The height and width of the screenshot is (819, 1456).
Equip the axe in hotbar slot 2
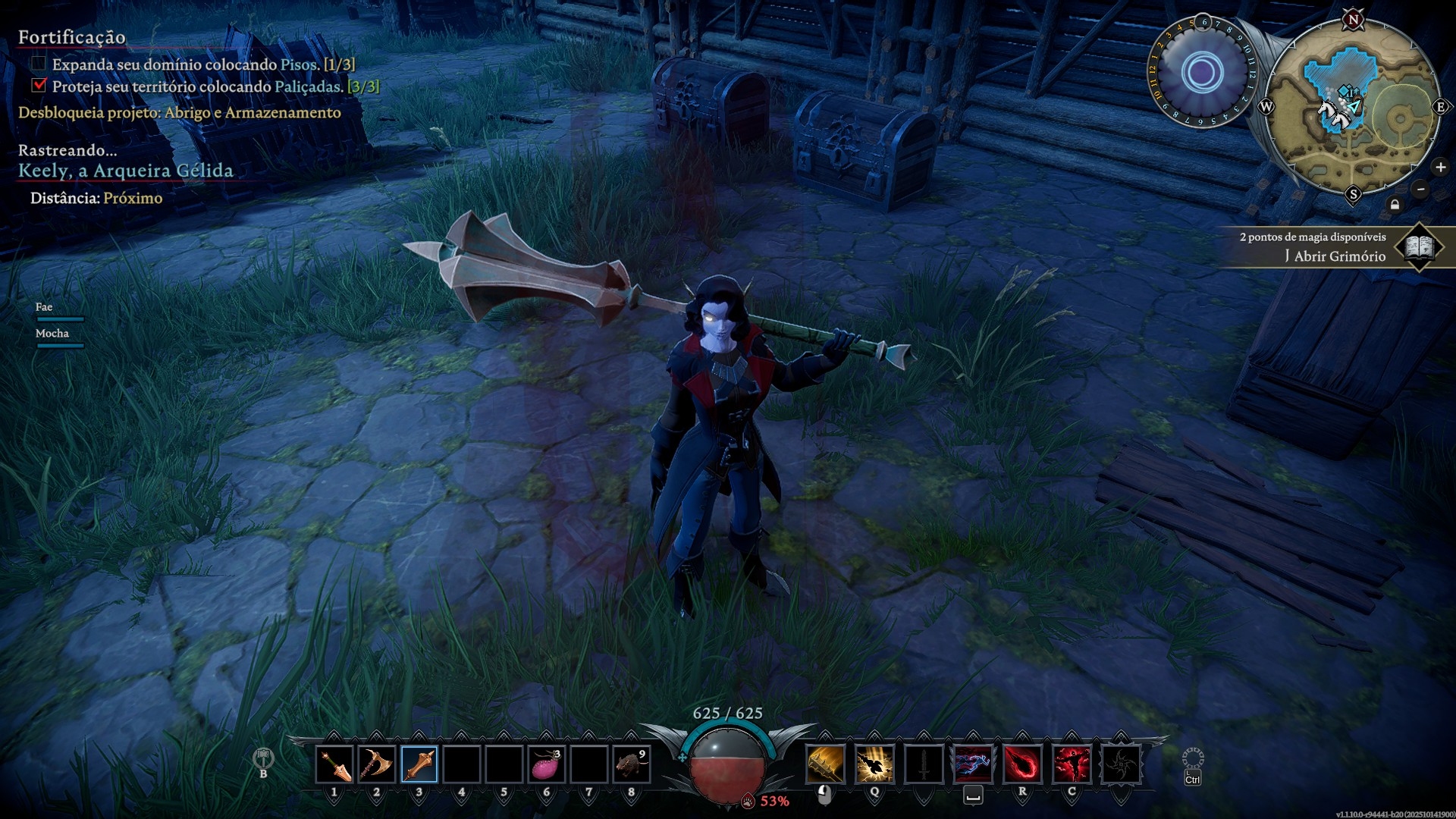coord(377,764)
